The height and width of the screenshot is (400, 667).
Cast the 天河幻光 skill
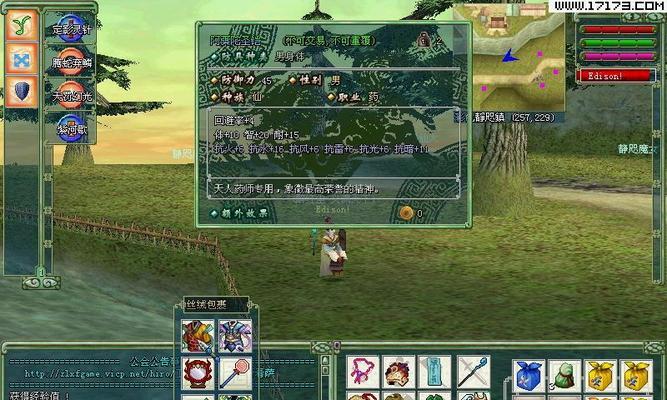[72, 94]
